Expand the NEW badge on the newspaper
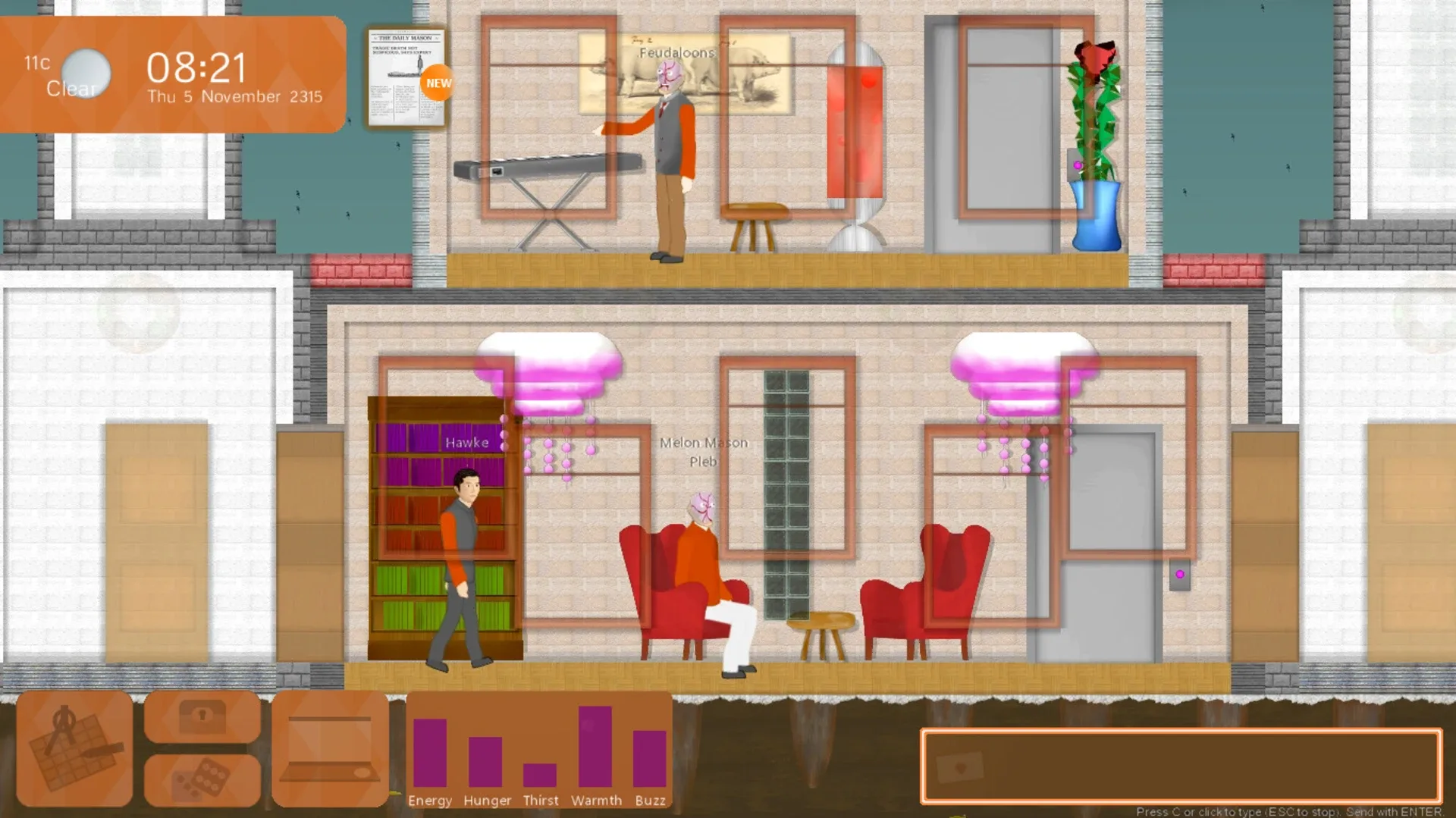Screen dimensions: 1456x818 click(438, 83)
